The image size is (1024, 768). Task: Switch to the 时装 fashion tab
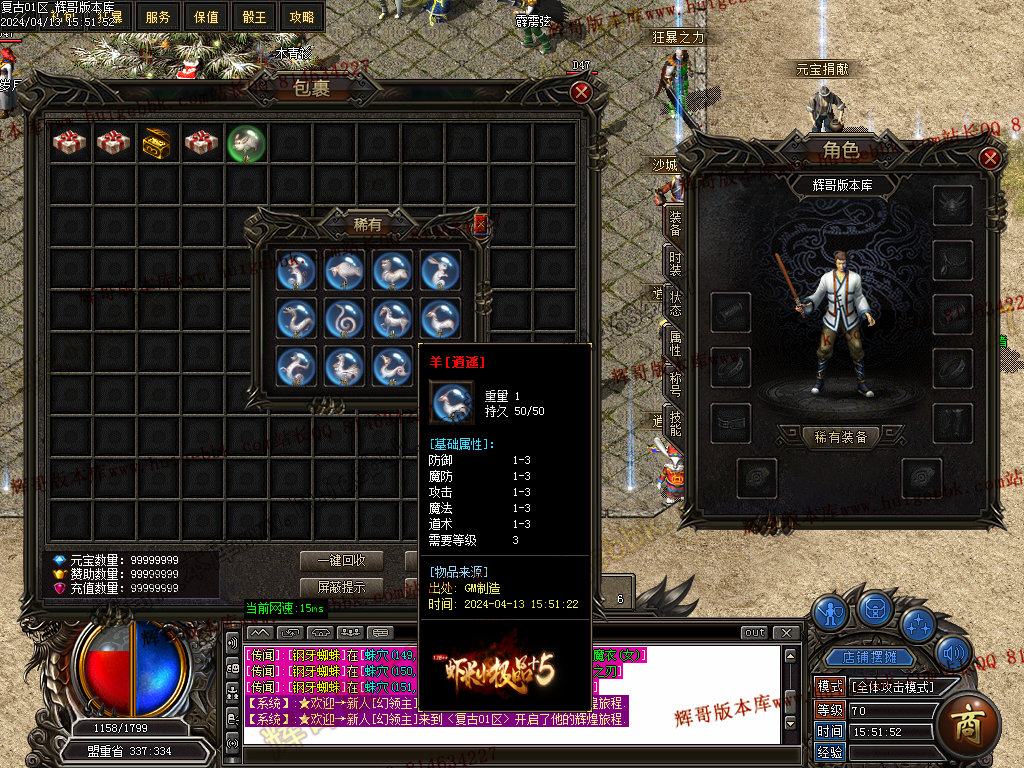675,263
